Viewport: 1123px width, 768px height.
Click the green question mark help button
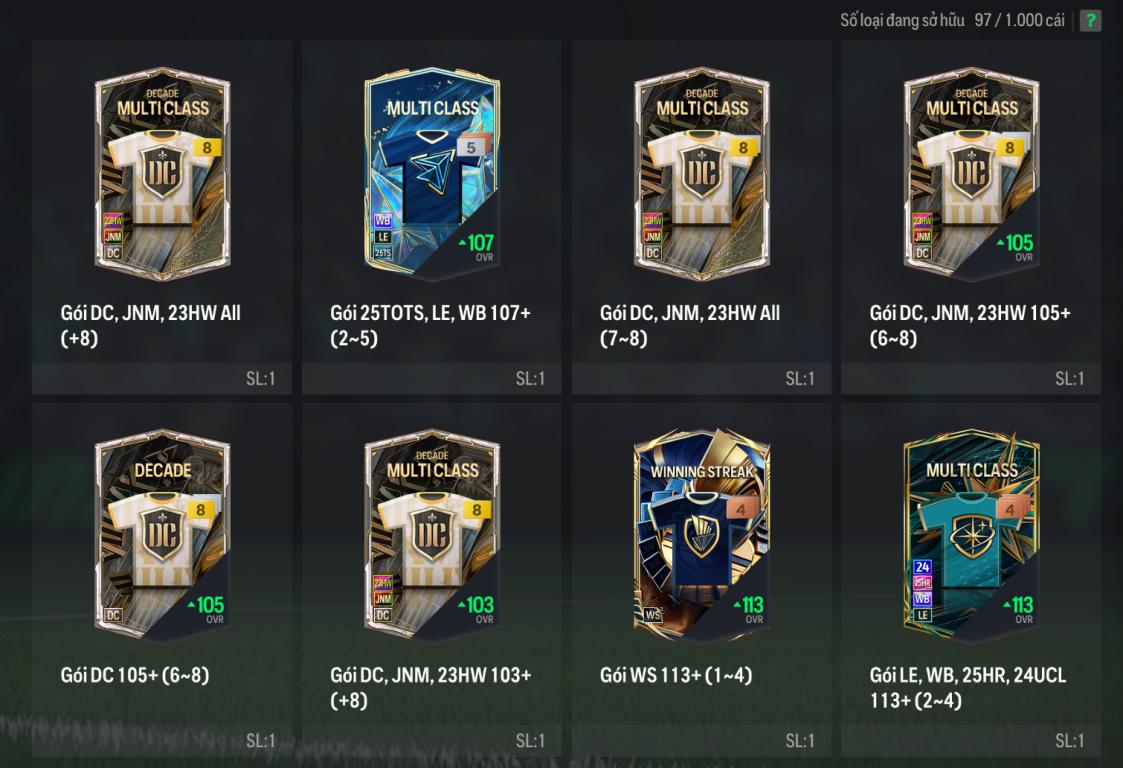pyautogui.click(x=1090, y=20)
